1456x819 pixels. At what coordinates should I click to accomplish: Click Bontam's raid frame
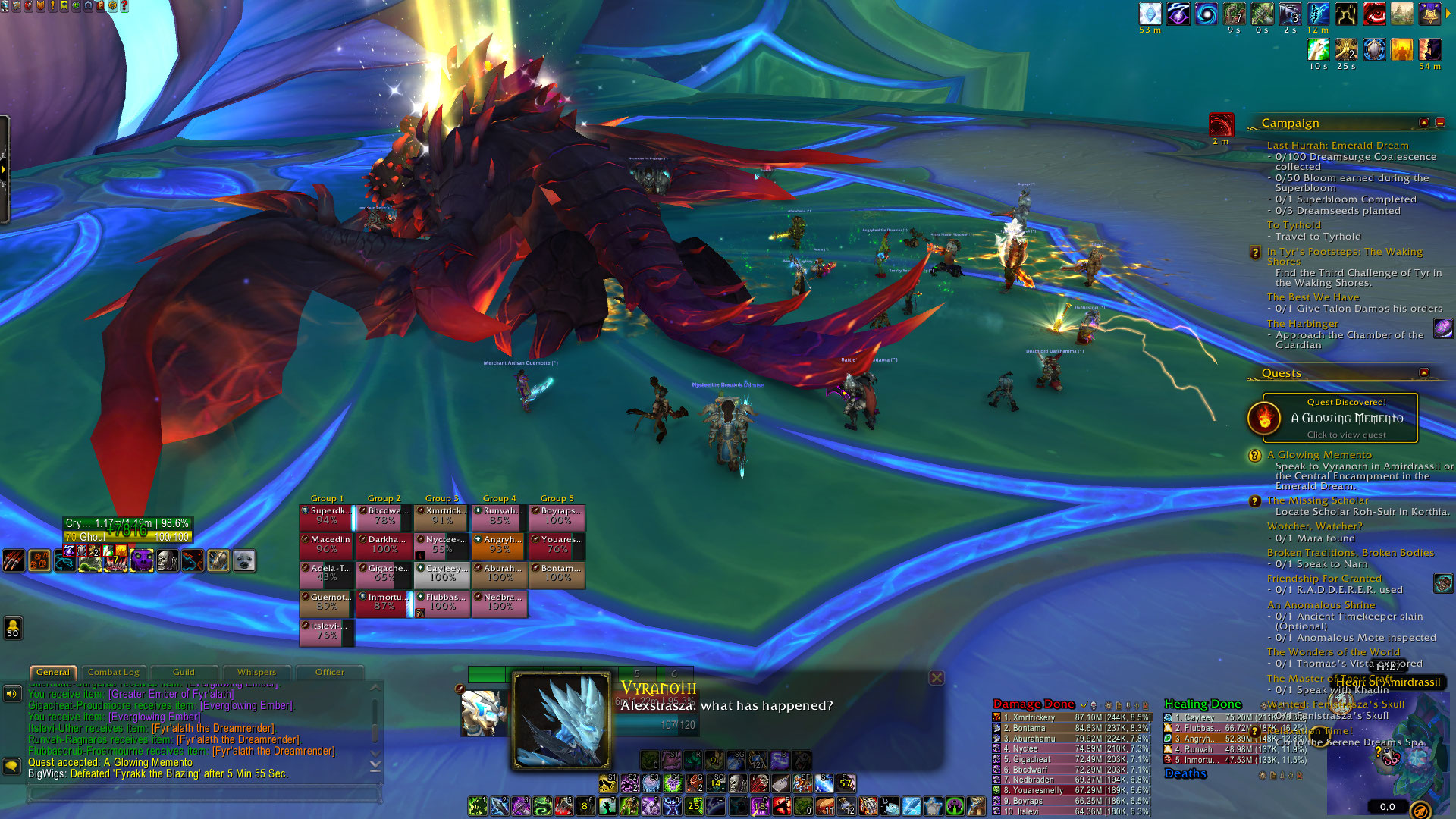point(557,573)
